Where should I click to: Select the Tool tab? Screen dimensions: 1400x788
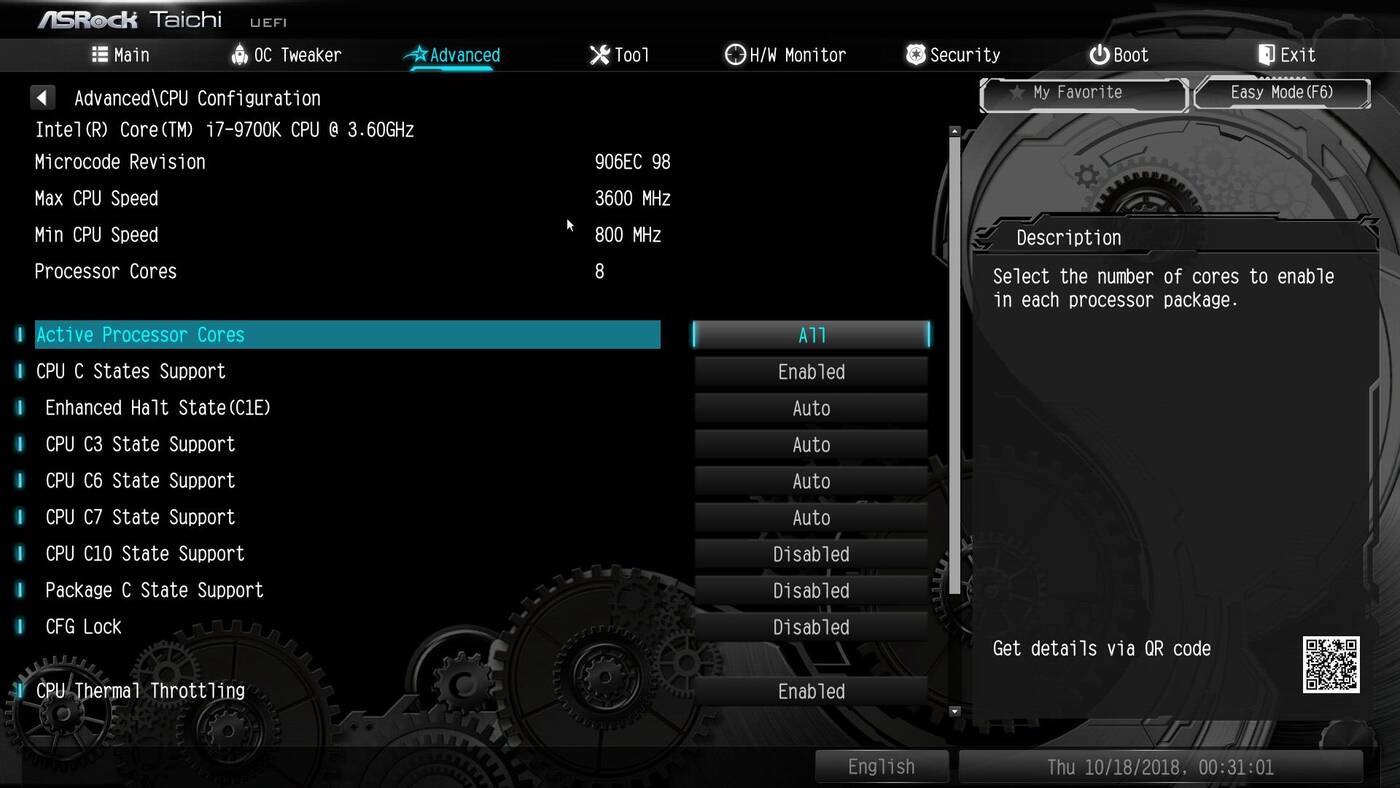[620, 55]
